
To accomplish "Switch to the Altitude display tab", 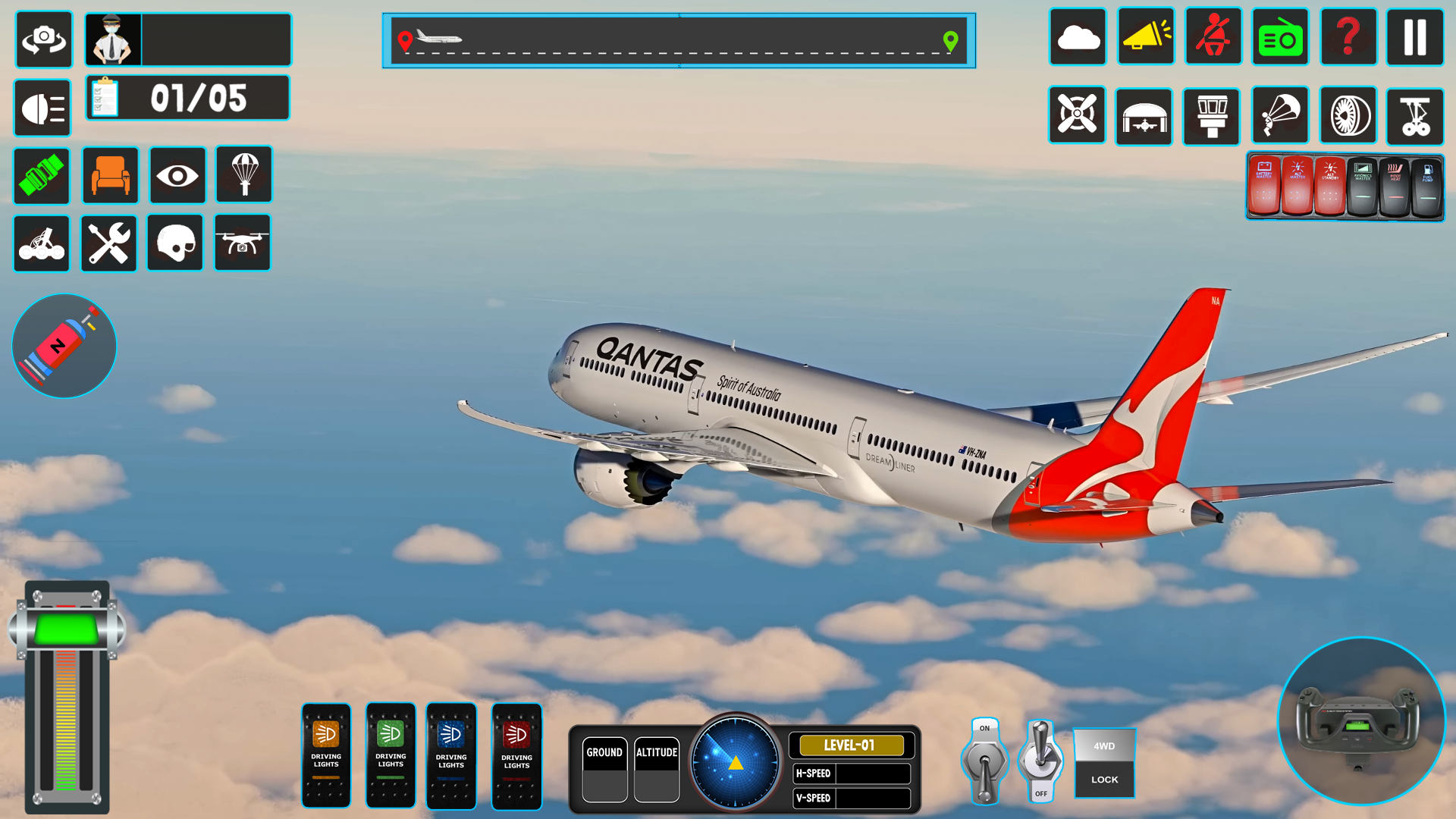I will [x=657, y=752].
